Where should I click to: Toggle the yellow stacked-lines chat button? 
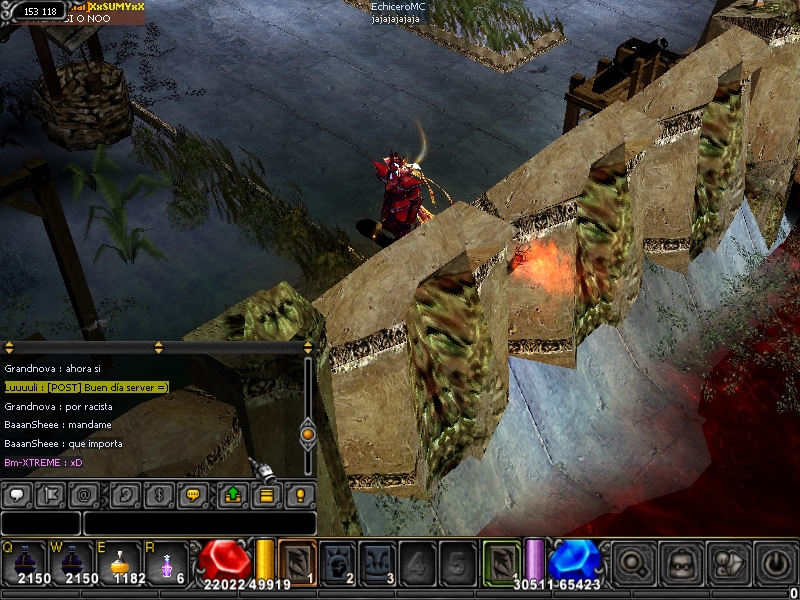point(266,494)
